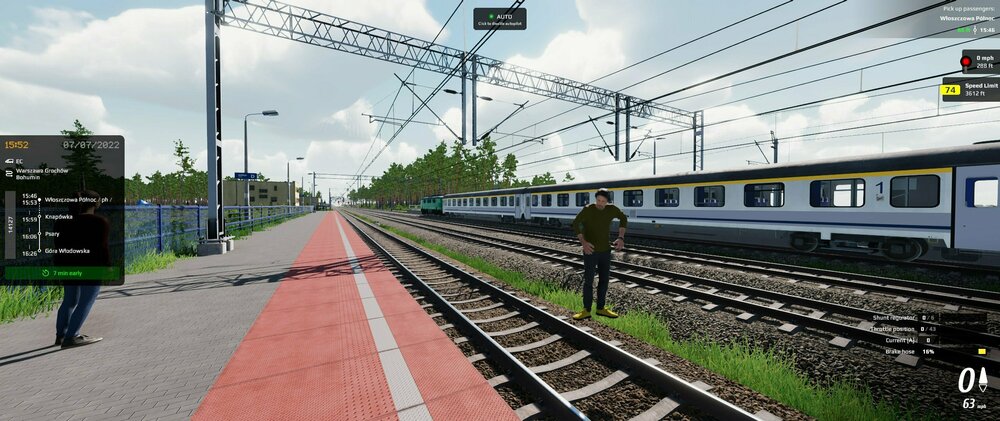Click the Góra Włodowska timetable entry

click(68, 251)
